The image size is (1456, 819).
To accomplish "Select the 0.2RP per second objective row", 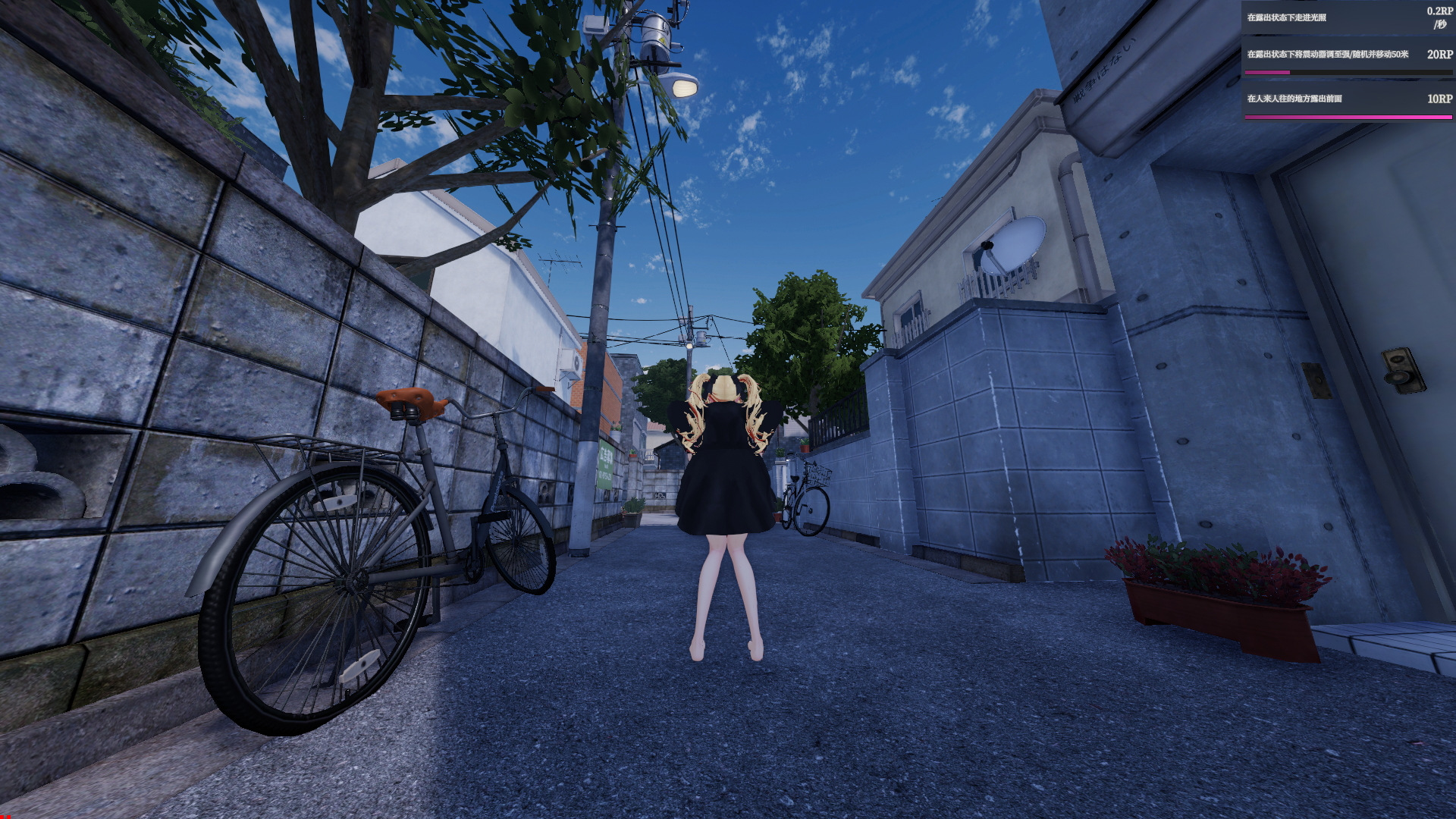I will pyautogui.click(x=1347, y=17).
